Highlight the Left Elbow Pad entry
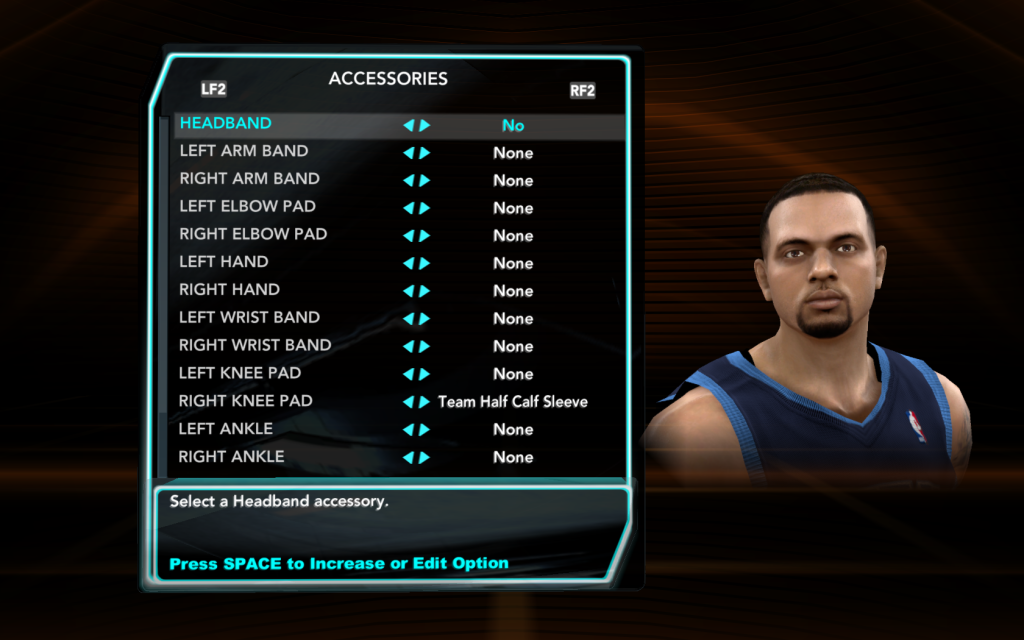Viewport: 1024px width, 640px height. click(x=248, y=207)
